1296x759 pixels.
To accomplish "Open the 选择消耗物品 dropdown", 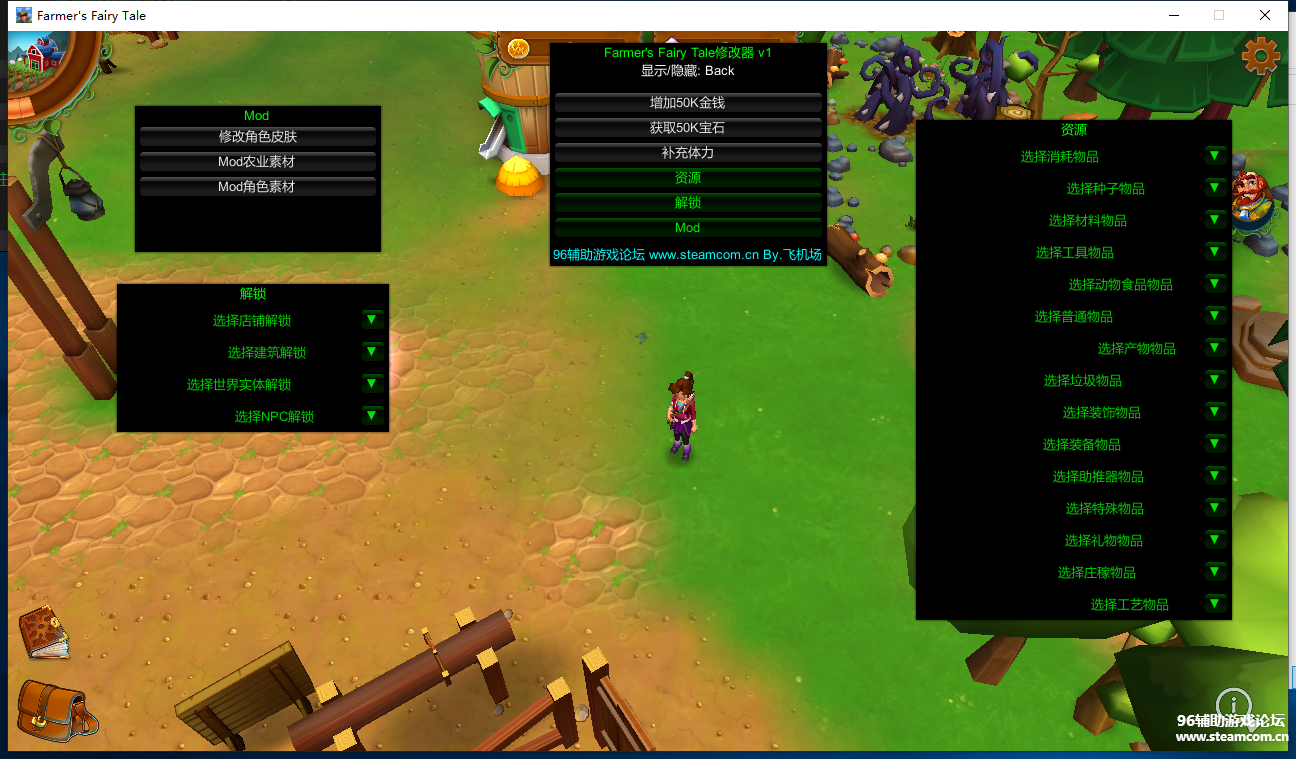I will [x=1215, y=156].
